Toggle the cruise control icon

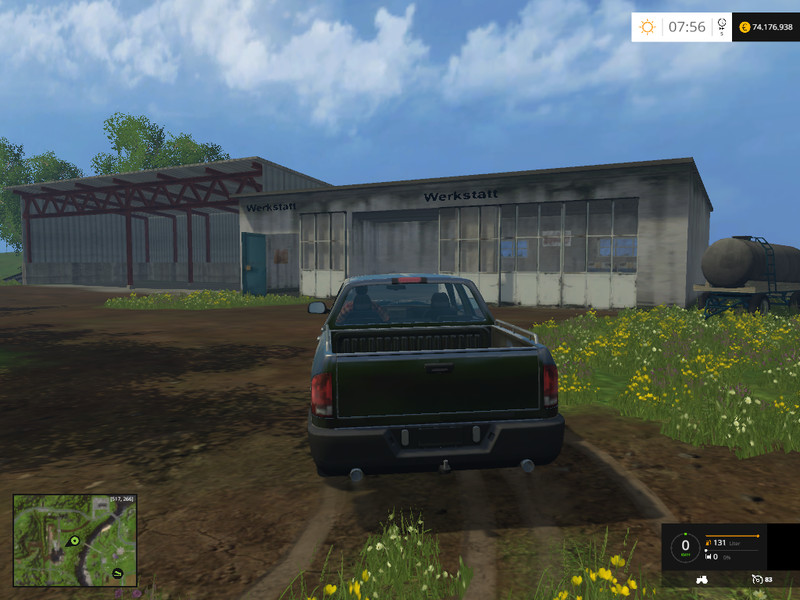click(756, 579)
